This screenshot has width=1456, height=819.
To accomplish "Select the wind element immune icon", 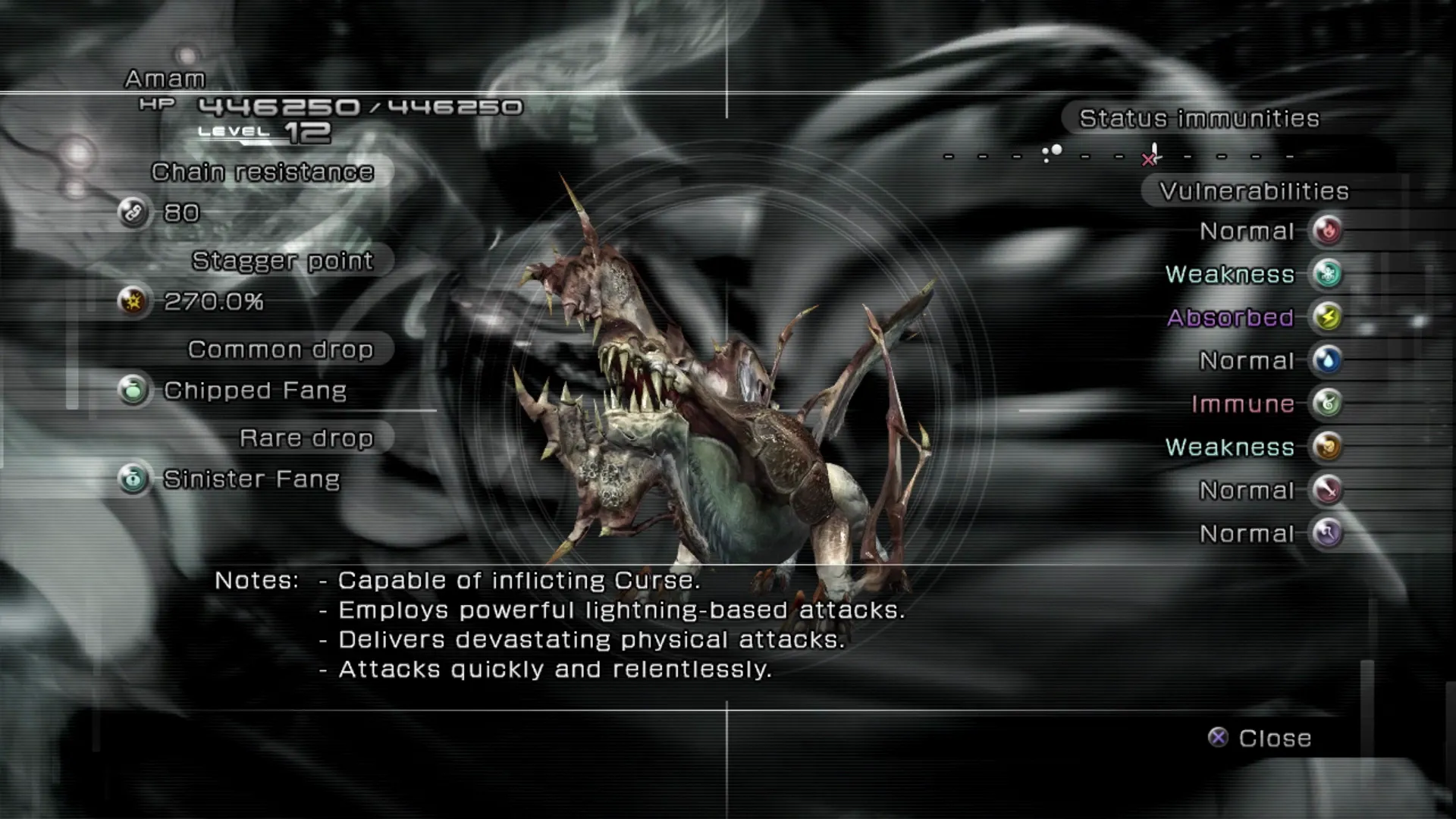I will pyautogui.click(x=1327, y=403).
